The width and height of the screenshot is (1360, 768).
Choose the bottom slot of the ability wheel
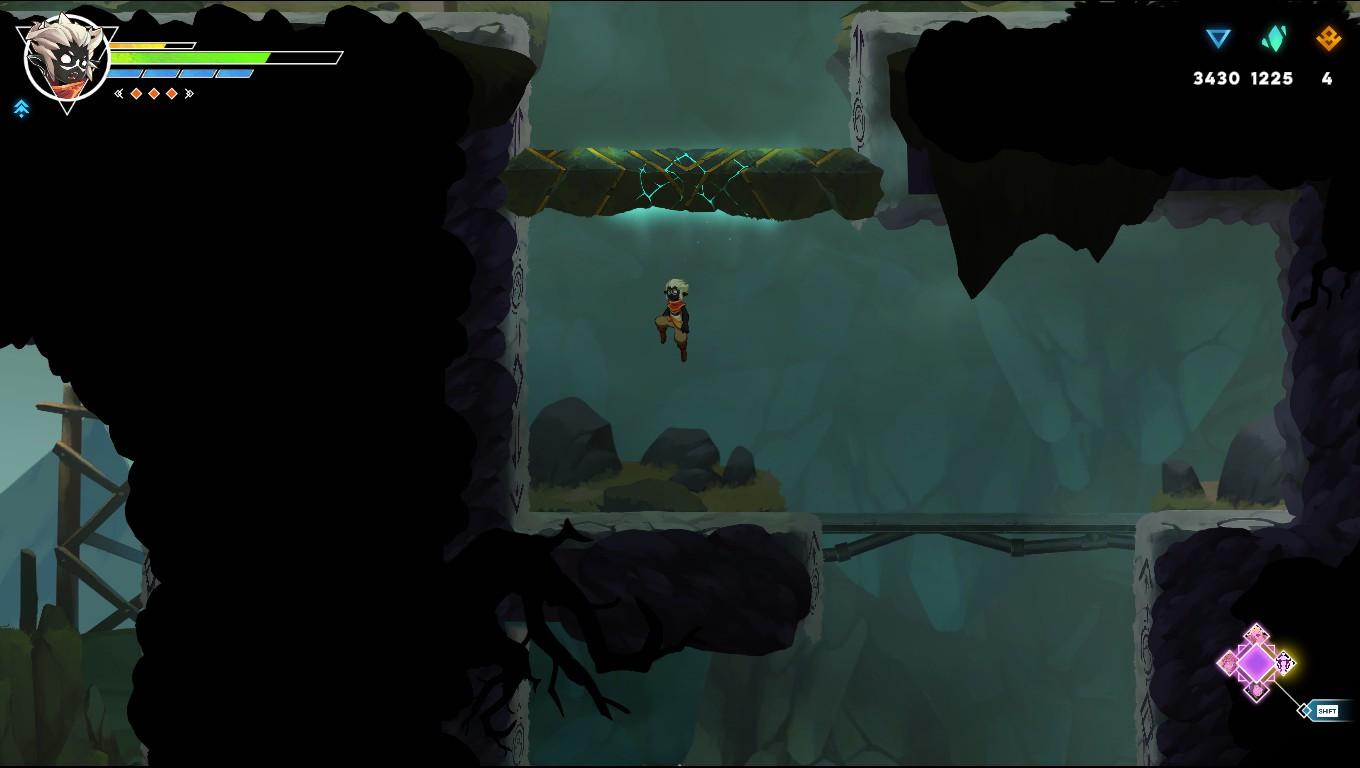click(x=1257, y=690)
